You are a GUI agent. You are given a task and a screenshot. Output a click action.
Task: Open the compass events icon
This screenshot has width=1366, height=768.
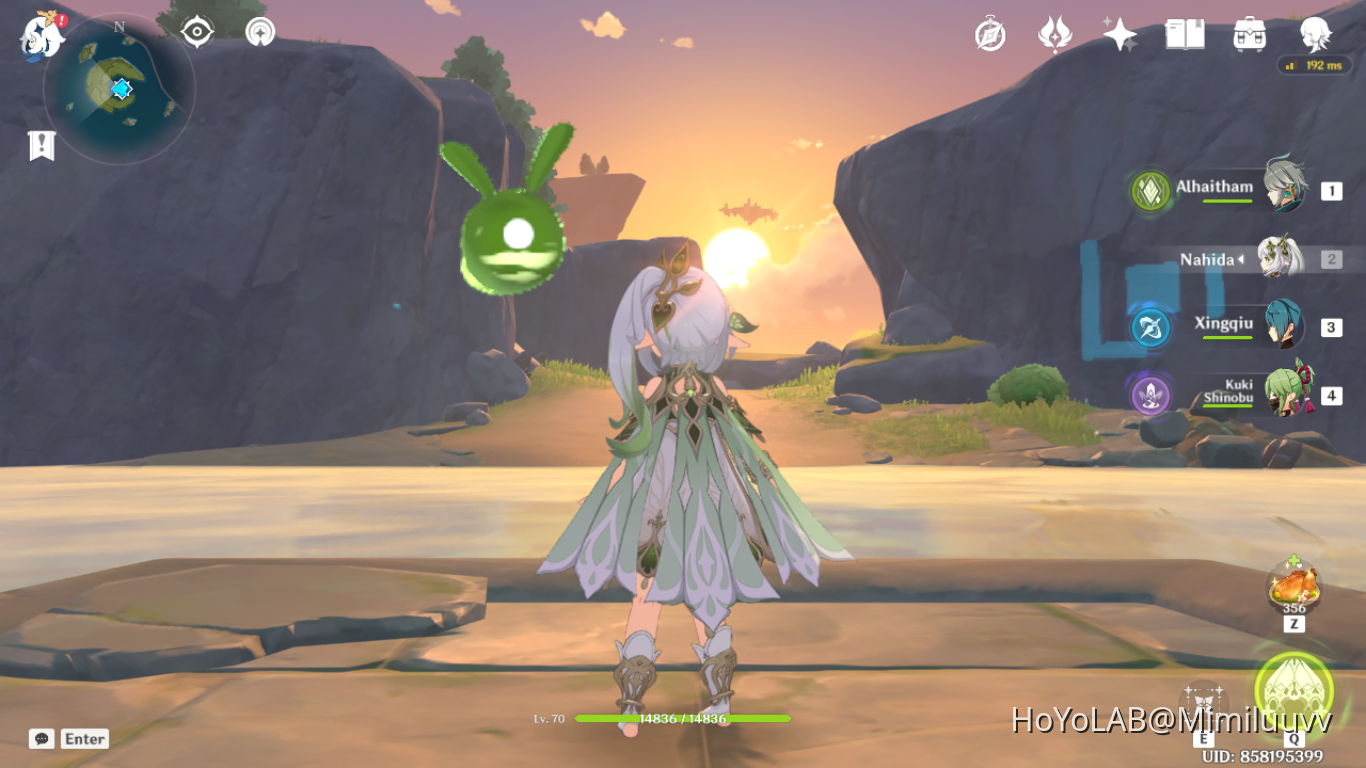[990, 35]
